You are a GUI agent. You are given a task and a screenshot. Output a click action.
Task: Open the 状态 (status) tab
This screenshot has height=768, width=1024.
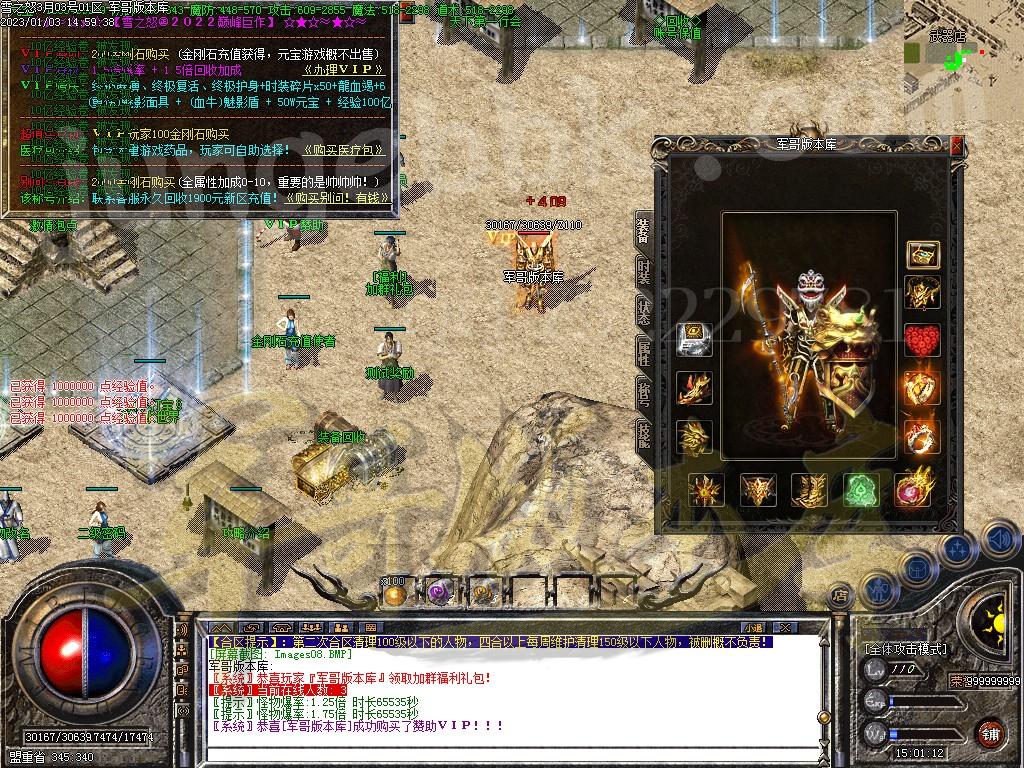pyautogui.click(x=644, y=310)
